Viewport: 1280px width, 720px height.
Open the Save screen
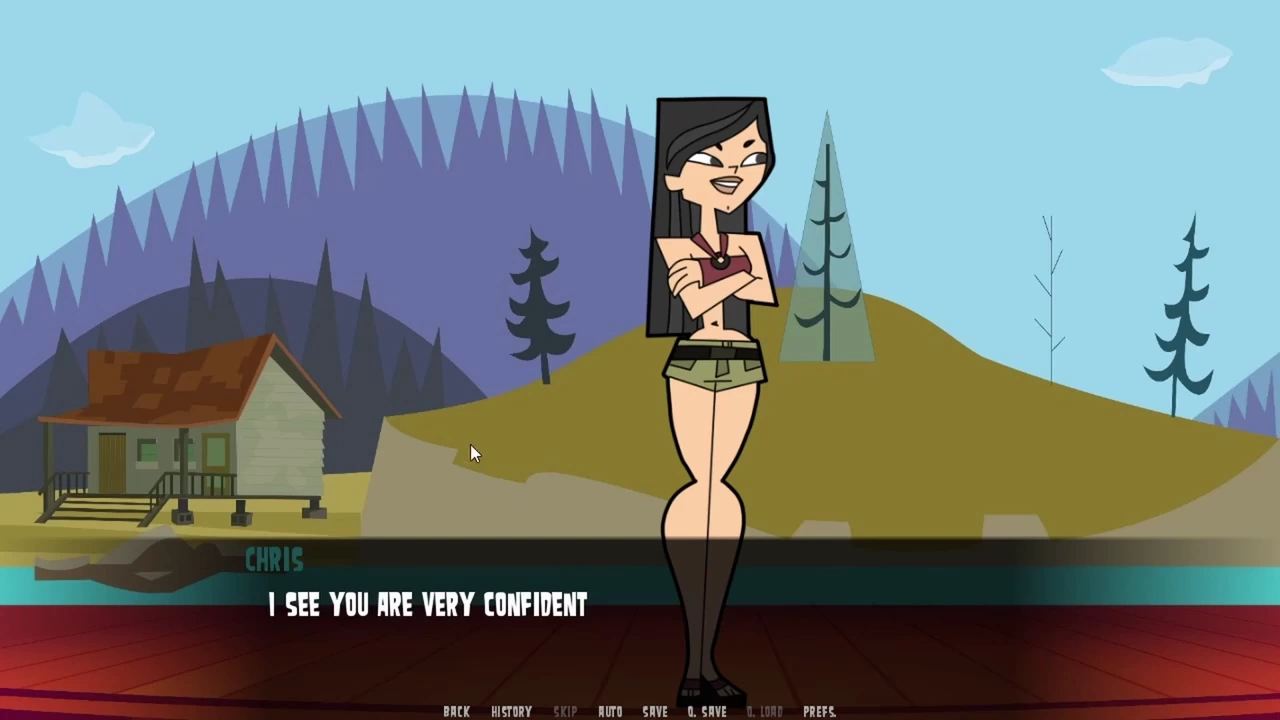click(655, 710)
